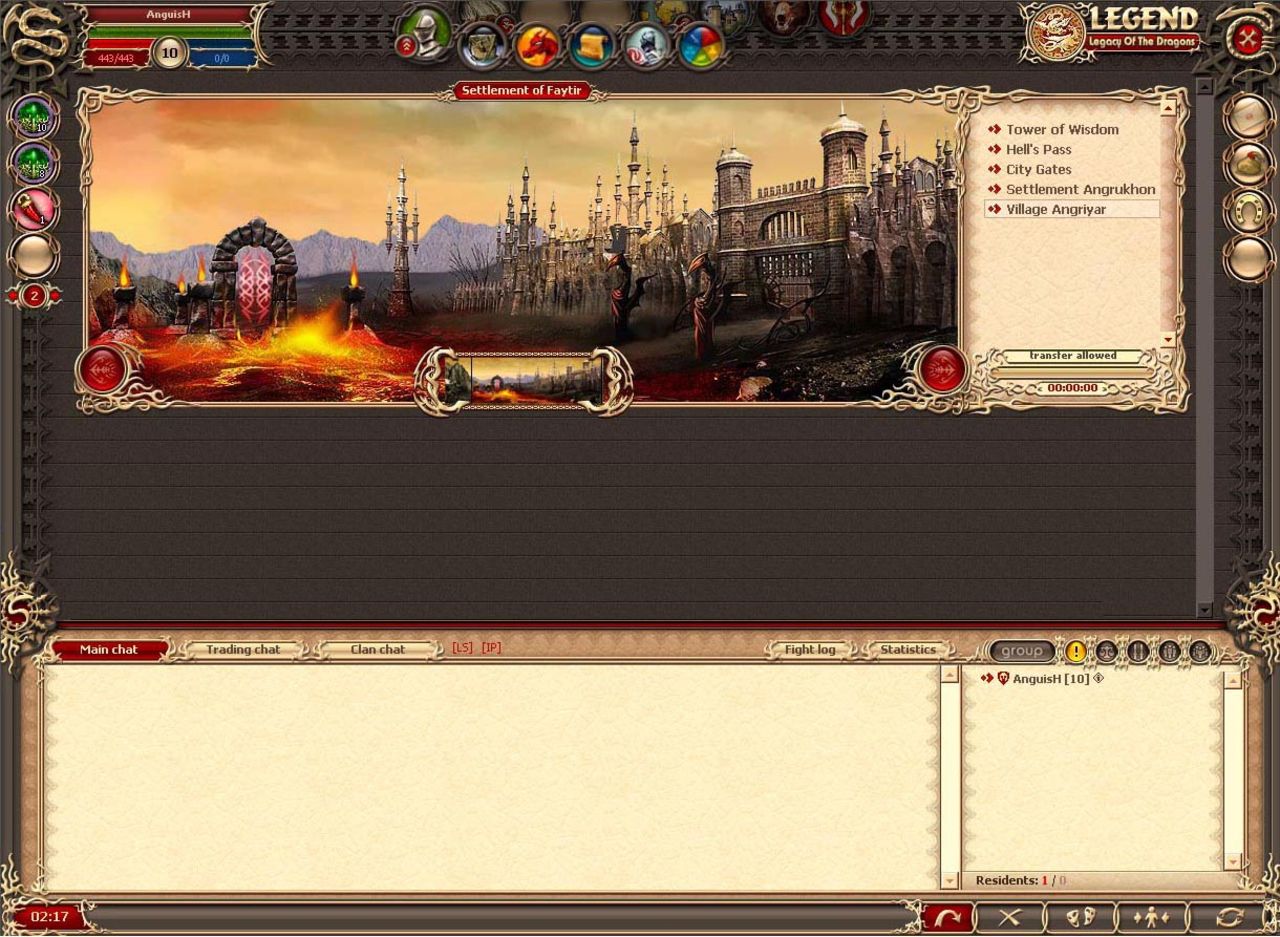Viewport: 1280px width, 937px height.
Task: Use the red horn item slot
Action: 34,209
